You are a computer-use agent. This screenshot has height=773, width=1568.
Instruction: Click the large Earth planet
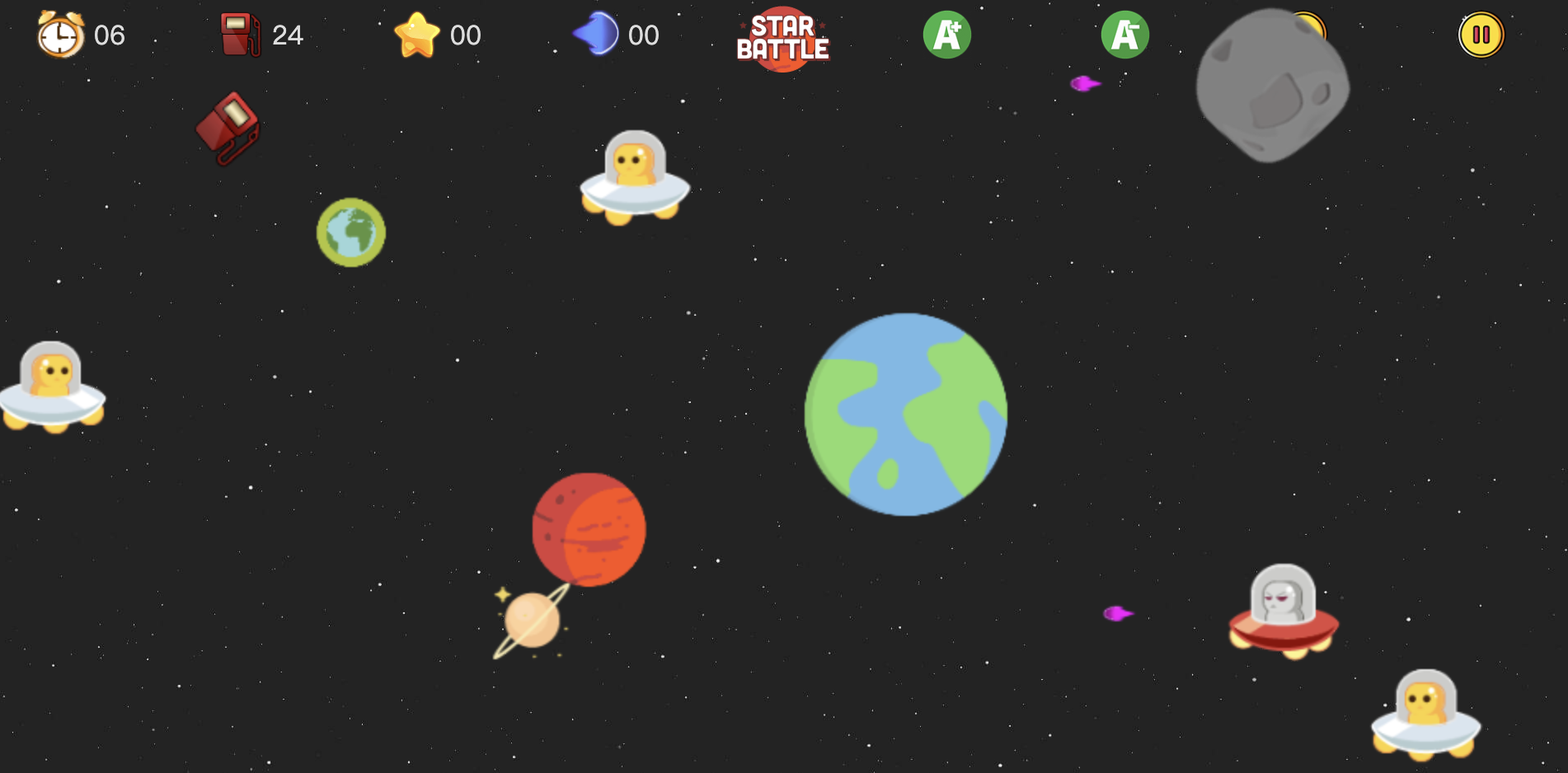(905, 412)
